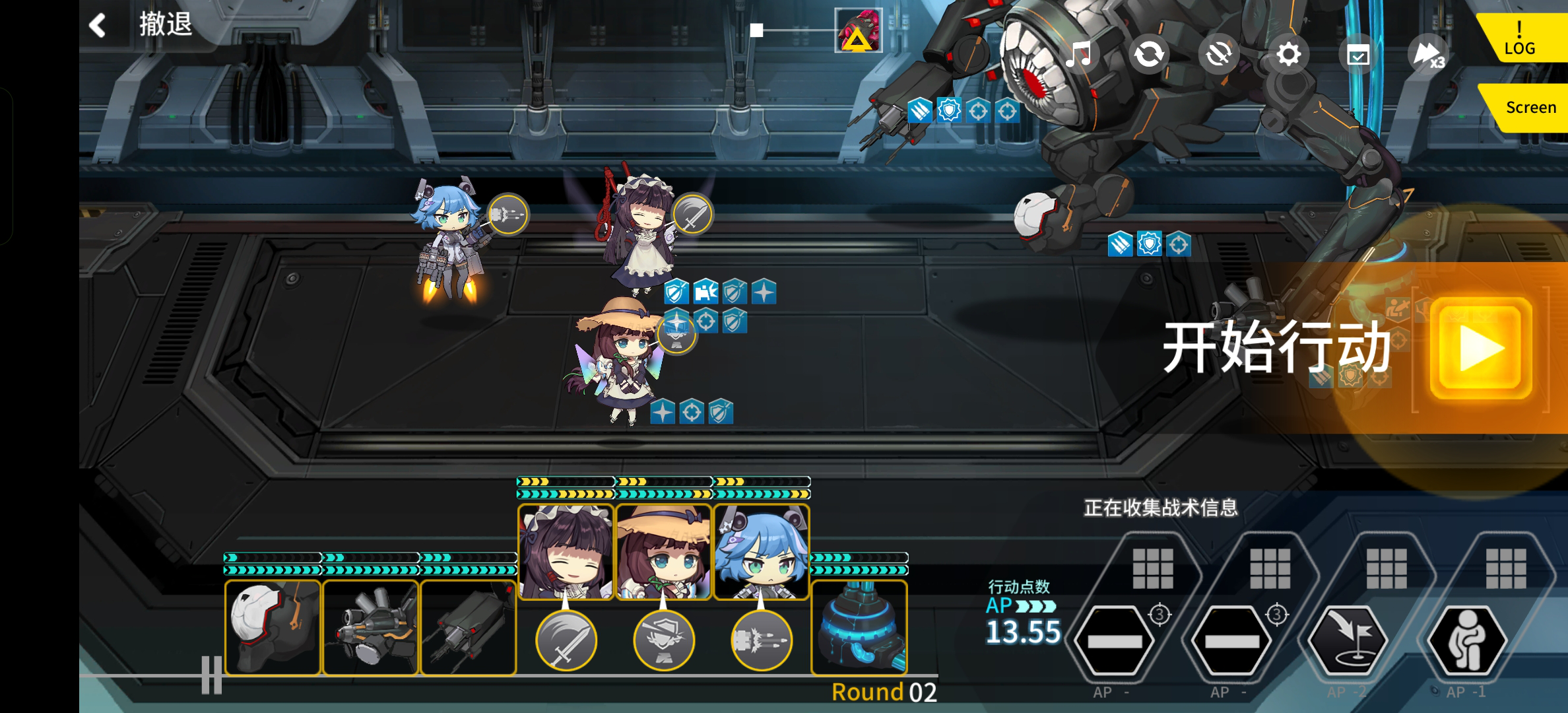Screen dimensions: 1568x713
Task: Open the battle LOG
Action: [x=1519, y=40]
